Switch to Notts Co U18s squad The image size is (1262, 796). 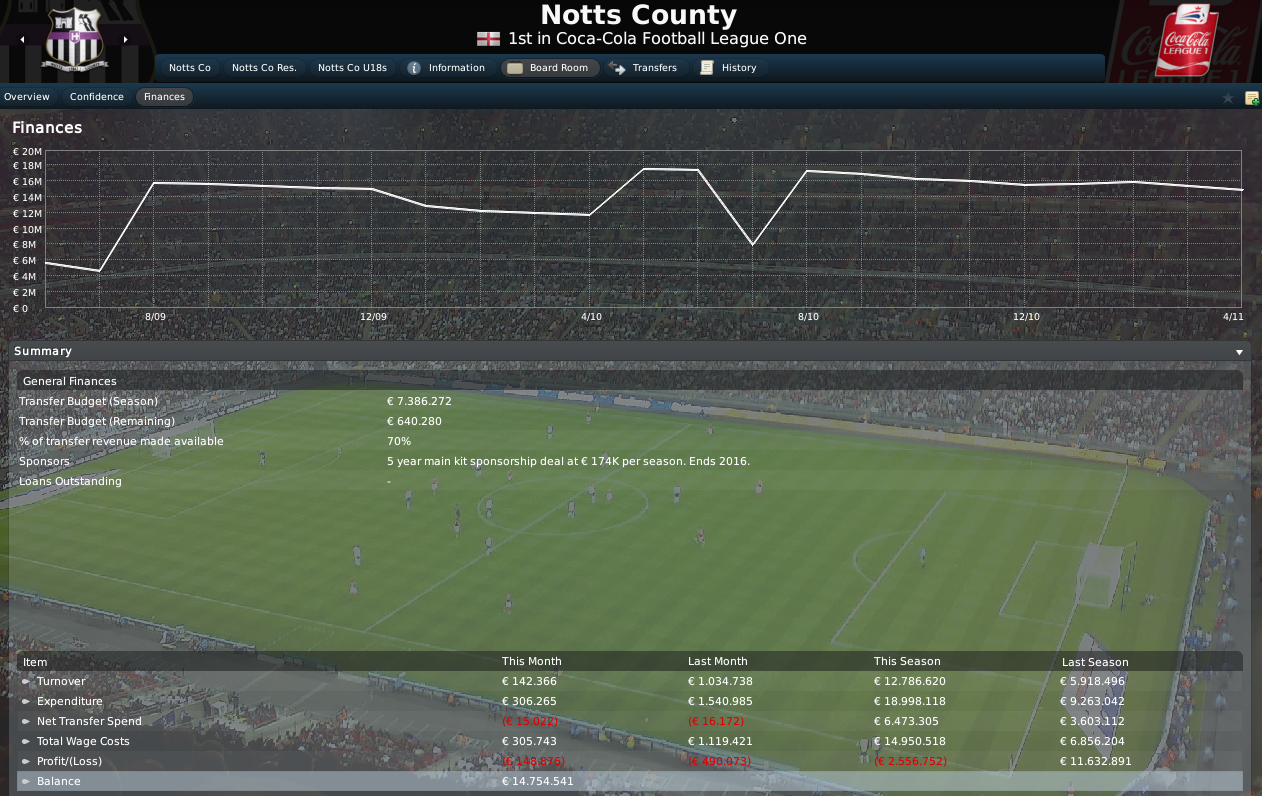point(353,68)
